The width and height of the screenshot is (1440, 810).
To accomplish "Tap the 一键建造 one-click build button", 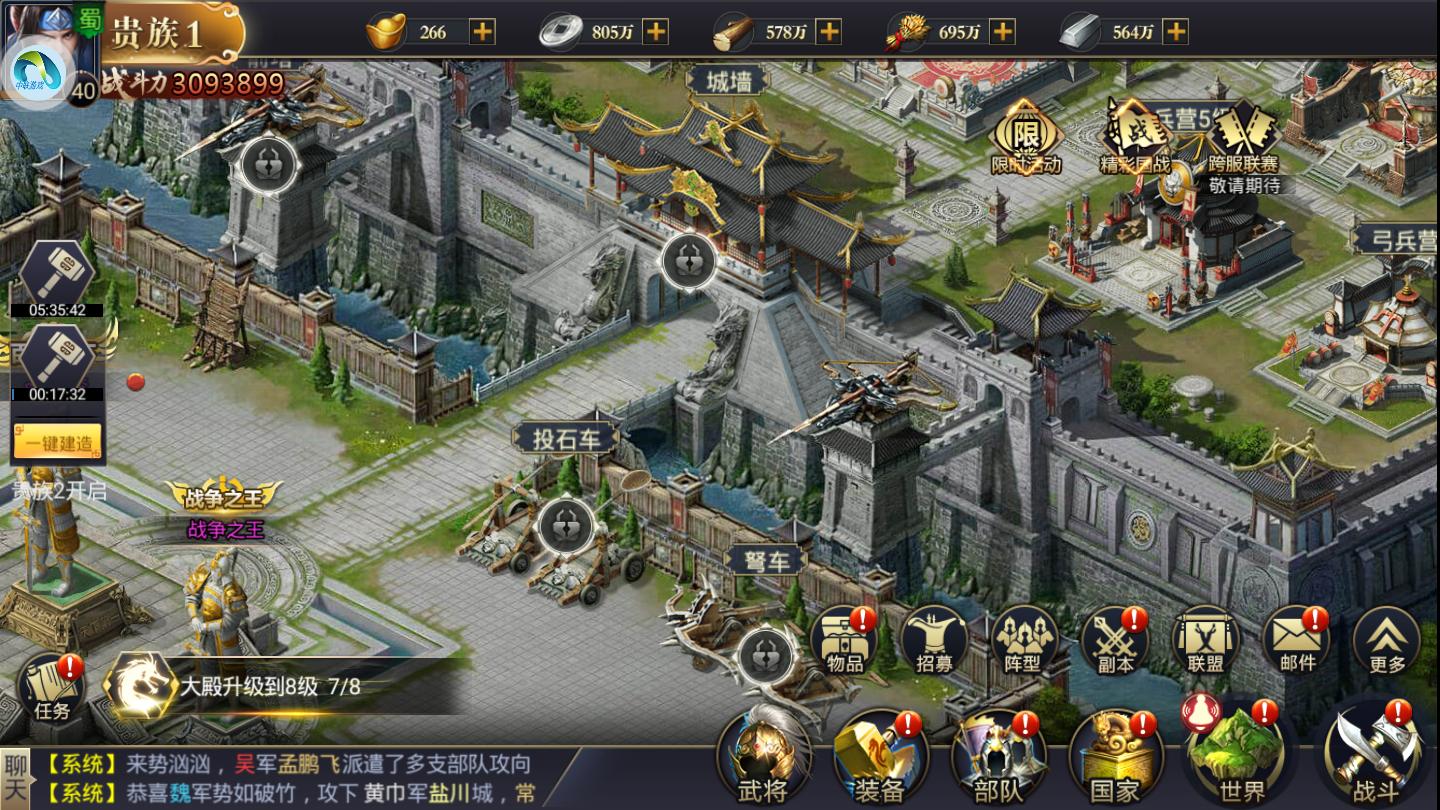I will point(58,443).
